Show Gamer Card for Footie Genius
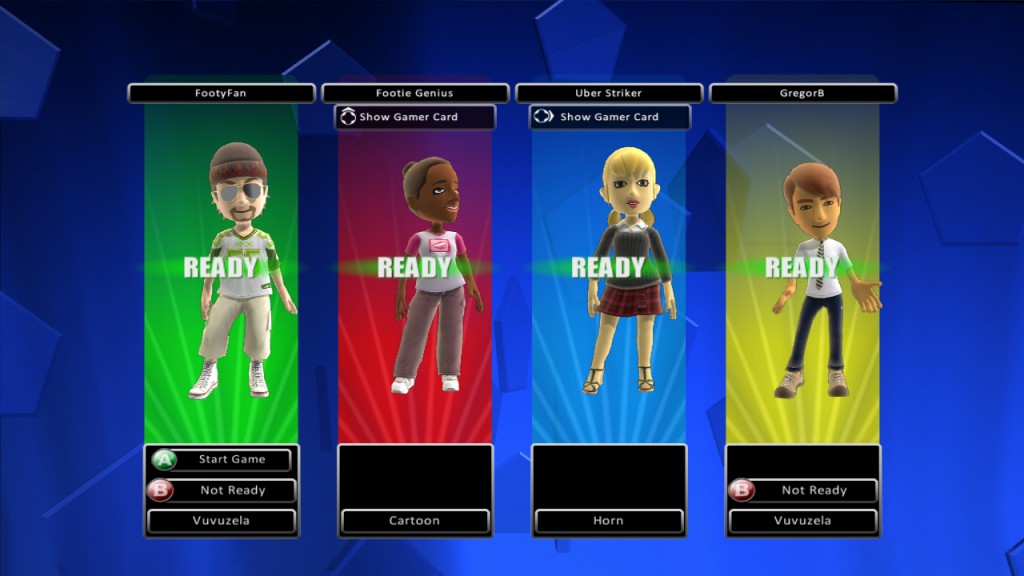Viewport: 1024px width, 576px height. pos(415,117)
